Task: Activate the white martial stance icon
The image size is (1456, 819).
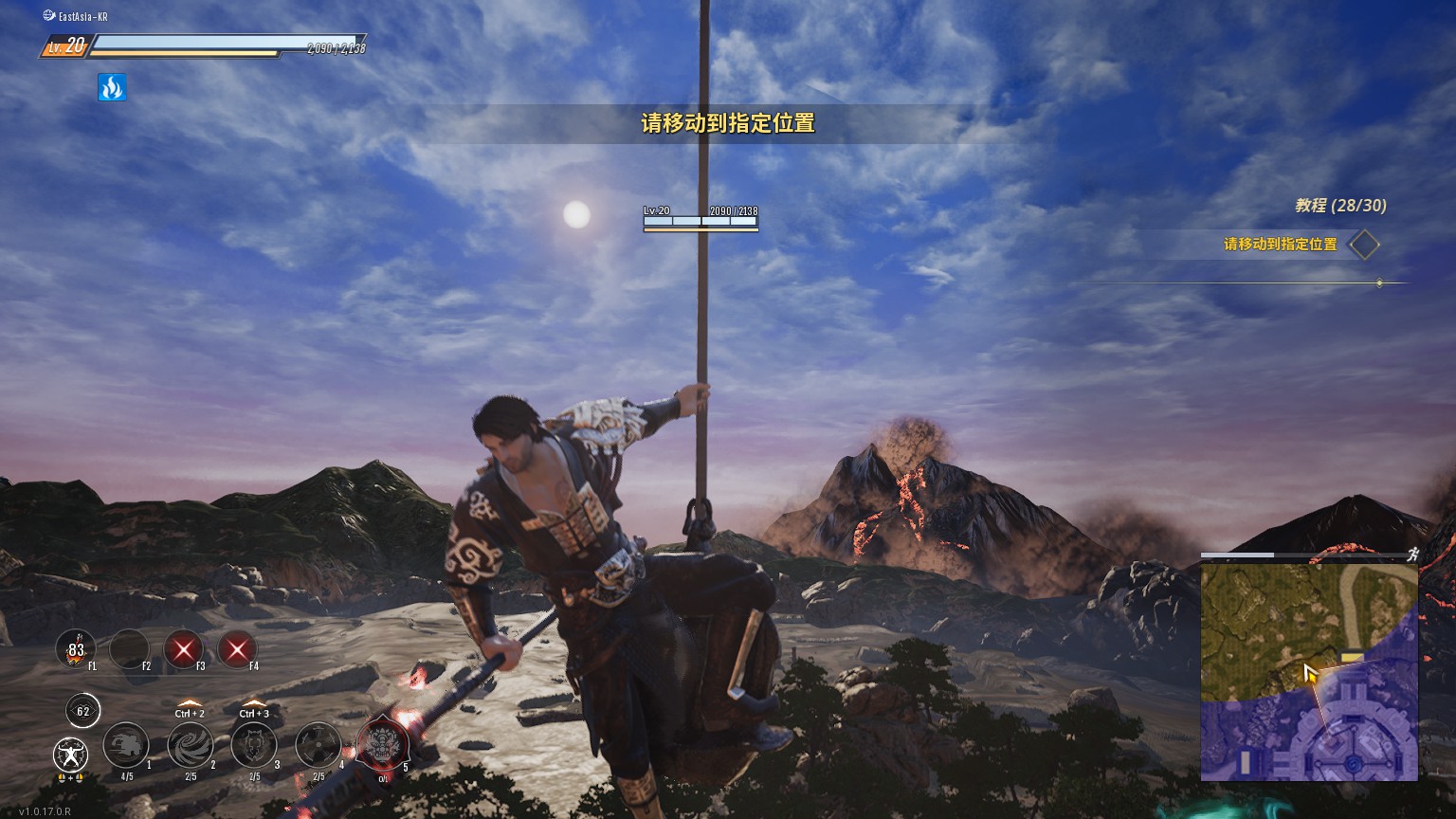Action: click(70, 755)
